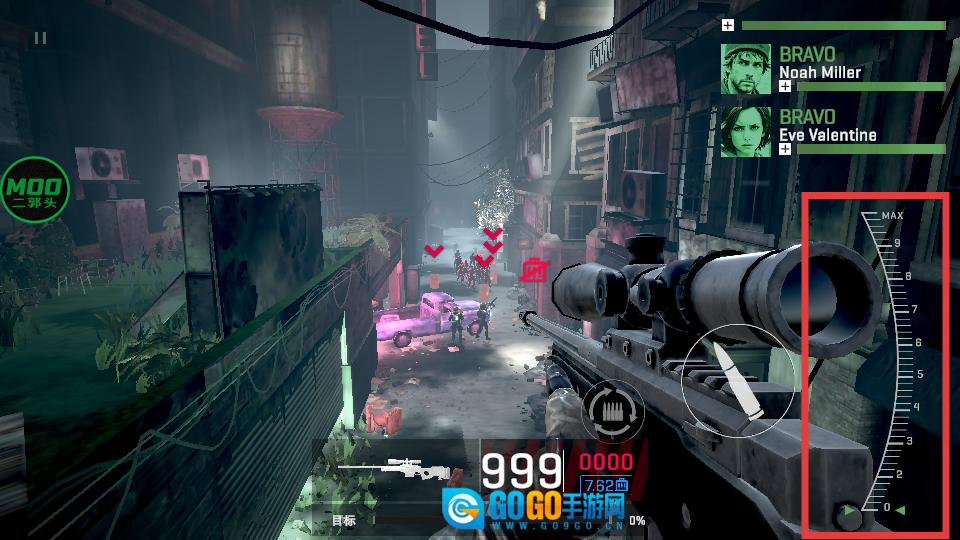Pause the game with the pause button
The image size is (960, 540).
[x=40, y=38]
